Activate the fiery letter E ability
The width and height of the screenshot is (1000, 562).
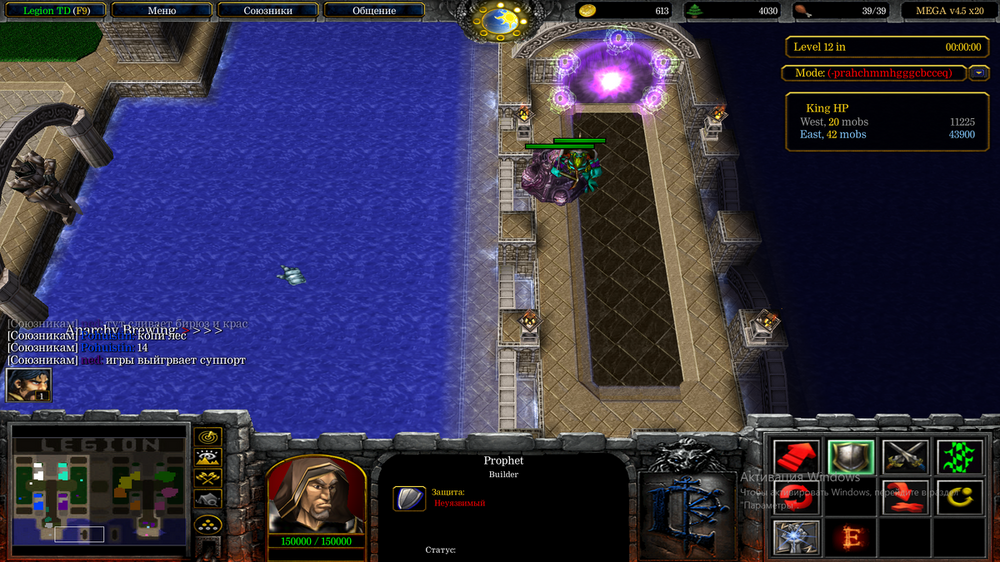tap(851, 537)
